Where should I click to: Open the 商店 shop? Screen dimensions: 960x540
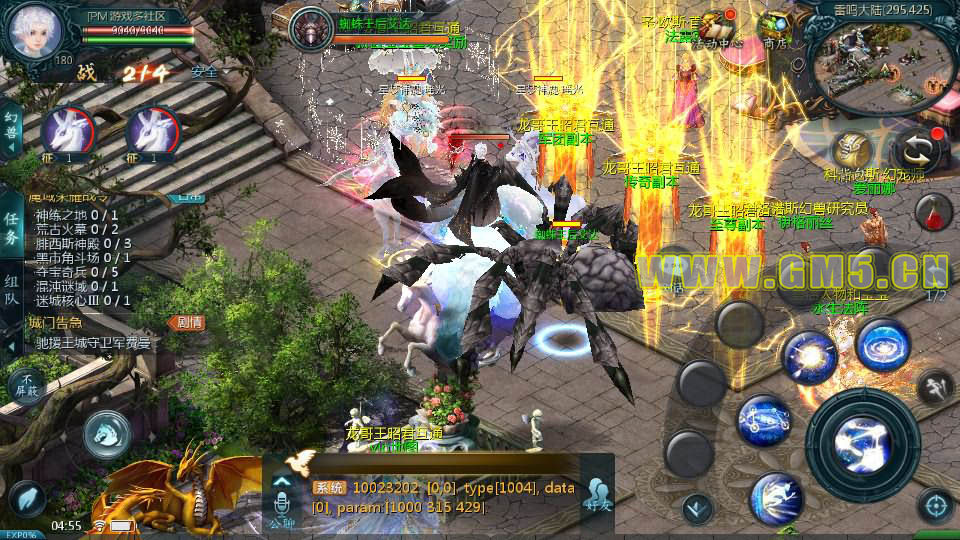pos(774,27)
